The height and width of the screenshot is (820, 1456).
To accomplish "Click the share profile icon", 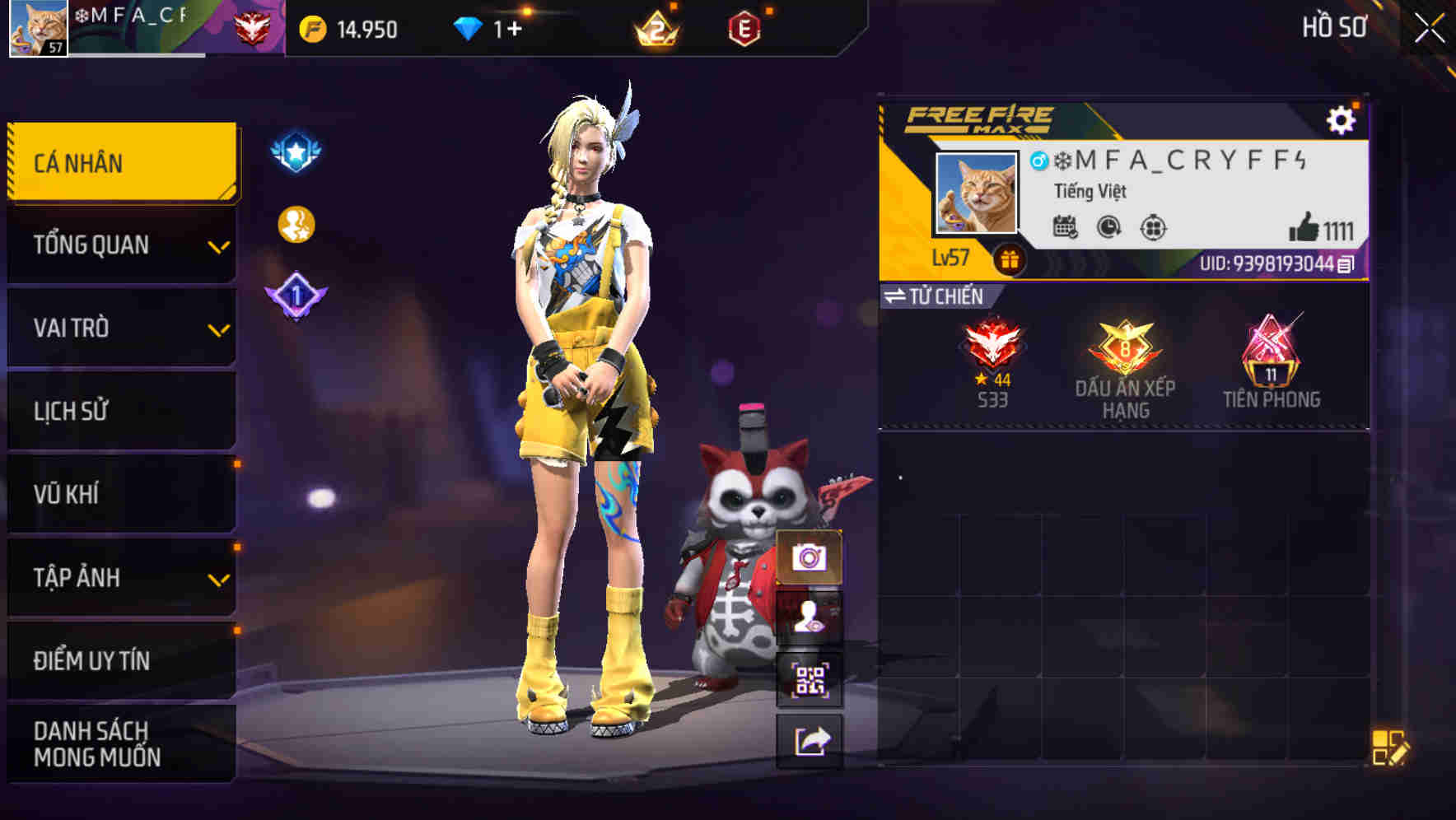I will [x=810, y=740].
